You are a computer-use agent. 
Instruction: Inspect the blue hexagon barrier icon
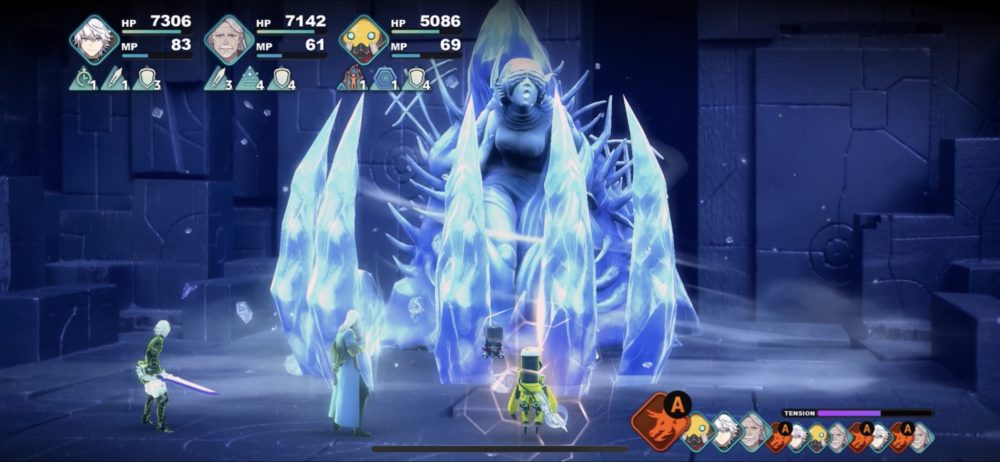click(x=382, y=78)
